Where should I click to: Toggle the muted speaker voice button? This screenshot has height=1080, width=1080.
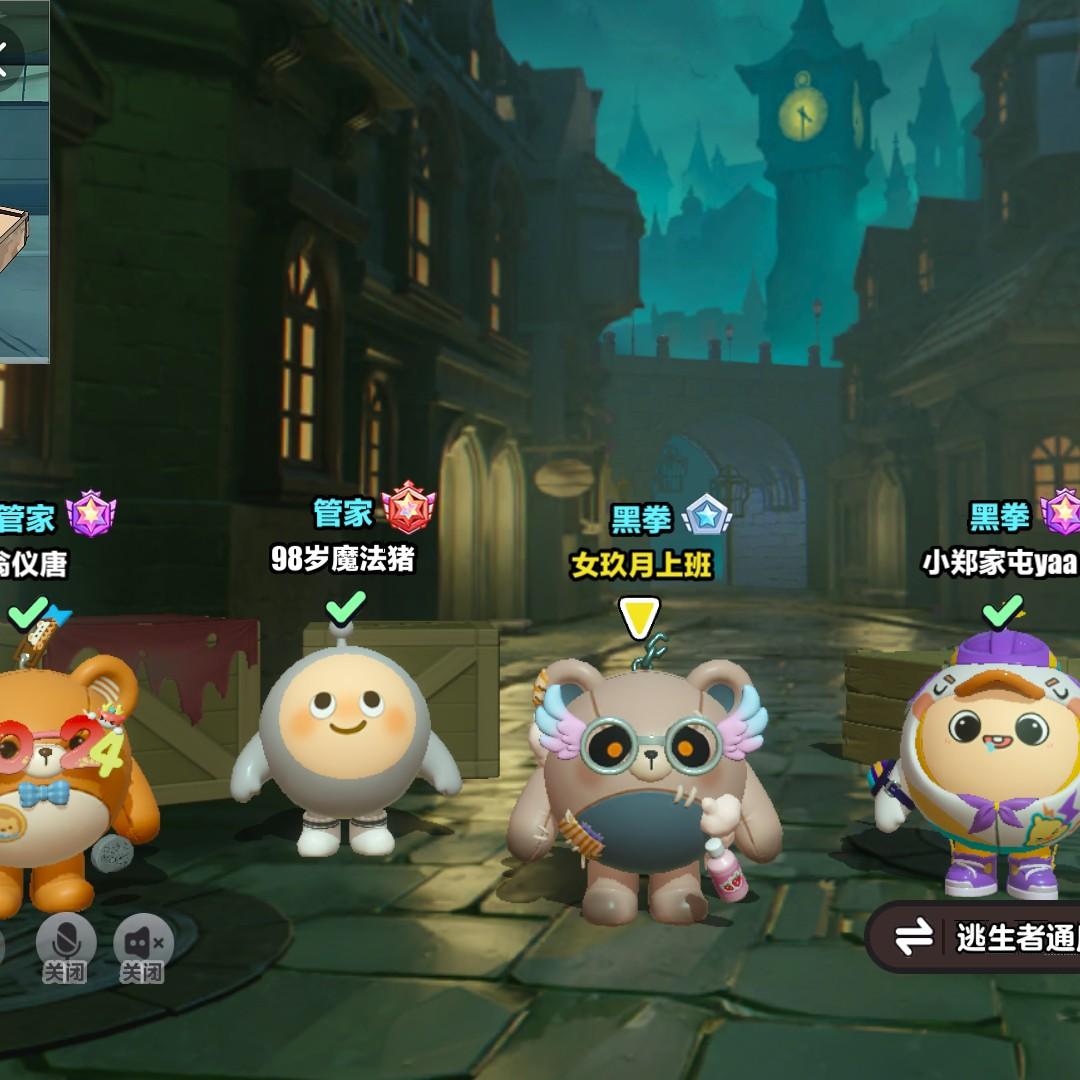(143, 945)
